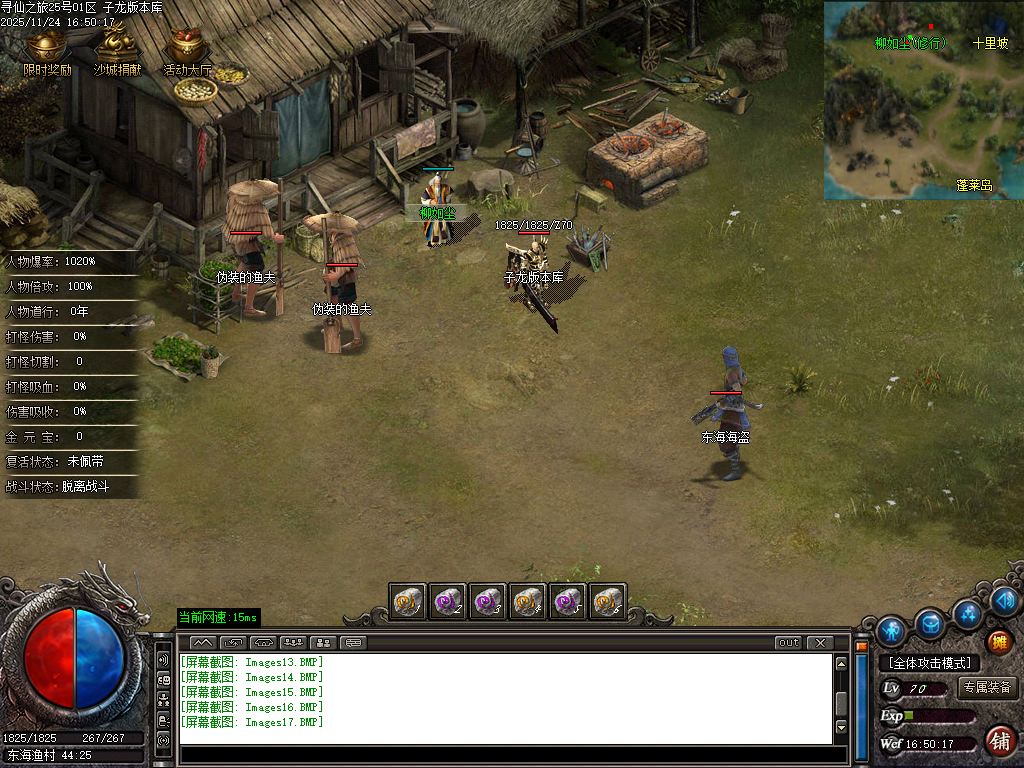Open the 专属装备 exclusive equipment panel
Image resolution: width=1024 pixels, height=768 pixels.
tap(987, 688)
